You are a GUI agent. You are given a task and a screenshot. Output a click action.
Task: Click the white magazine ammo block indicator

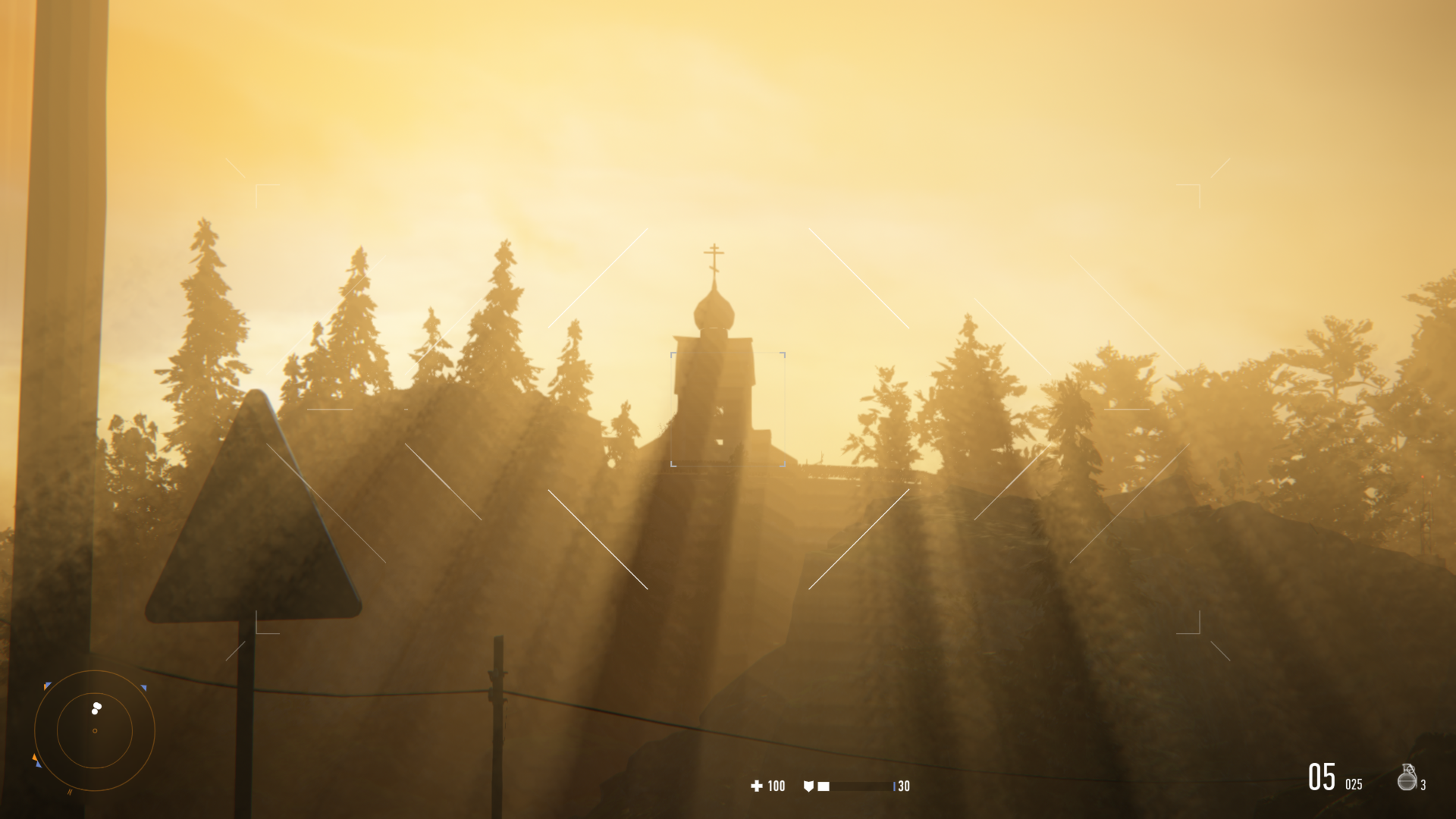824,786
